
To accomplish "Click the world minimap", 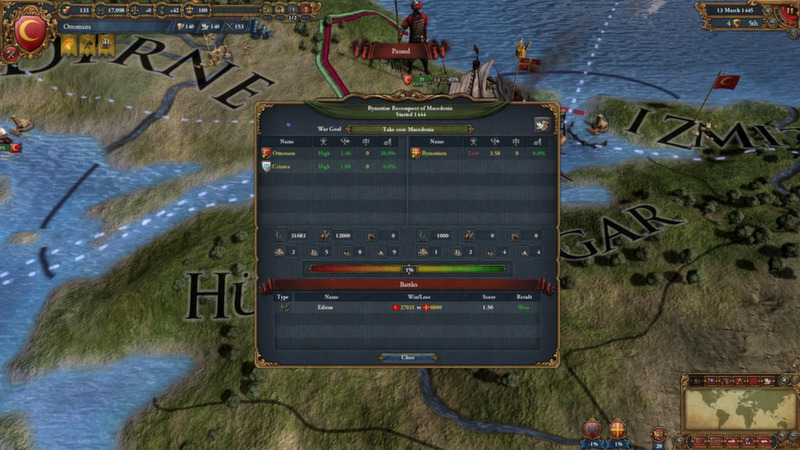I will click(739, 402).
